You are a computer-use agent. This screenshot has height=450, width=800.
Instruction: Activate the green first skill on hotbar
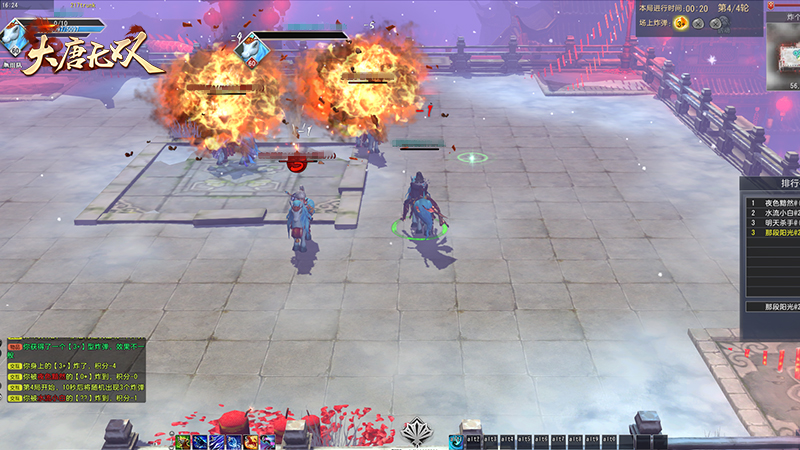pyautogui.click(x=184, y=441)
